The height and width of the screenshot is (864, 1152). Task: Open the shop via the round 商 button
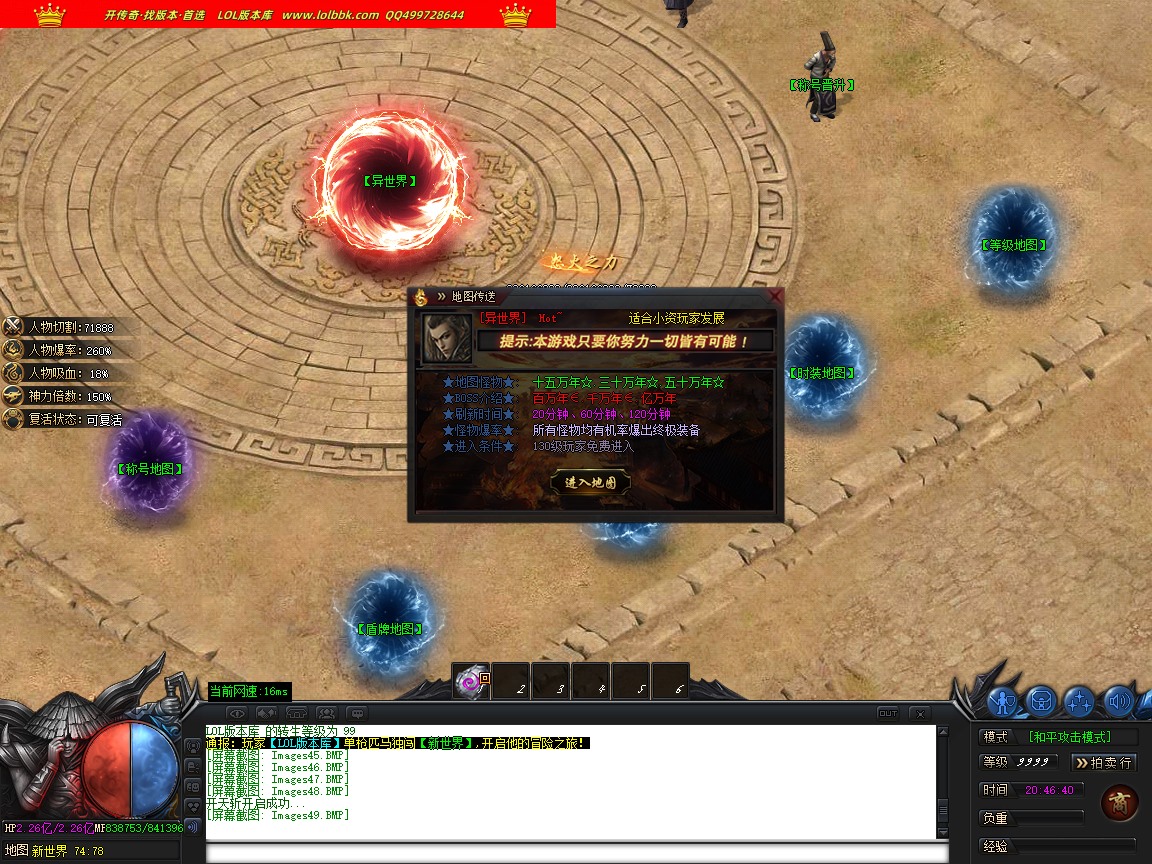1118,803
